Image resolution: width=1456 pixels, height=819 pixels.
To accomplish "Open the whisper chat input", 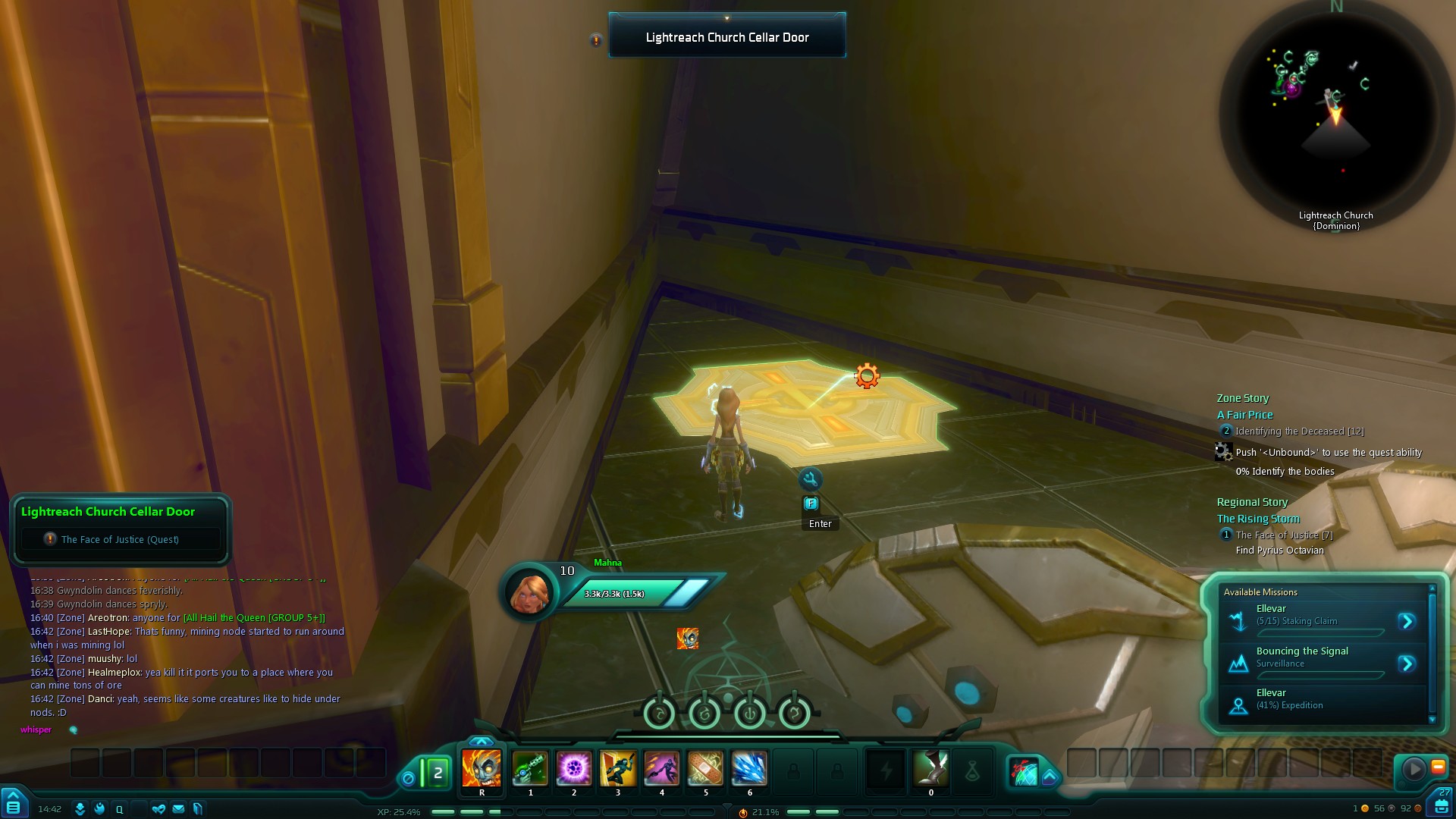I will (x=36, y=730).
